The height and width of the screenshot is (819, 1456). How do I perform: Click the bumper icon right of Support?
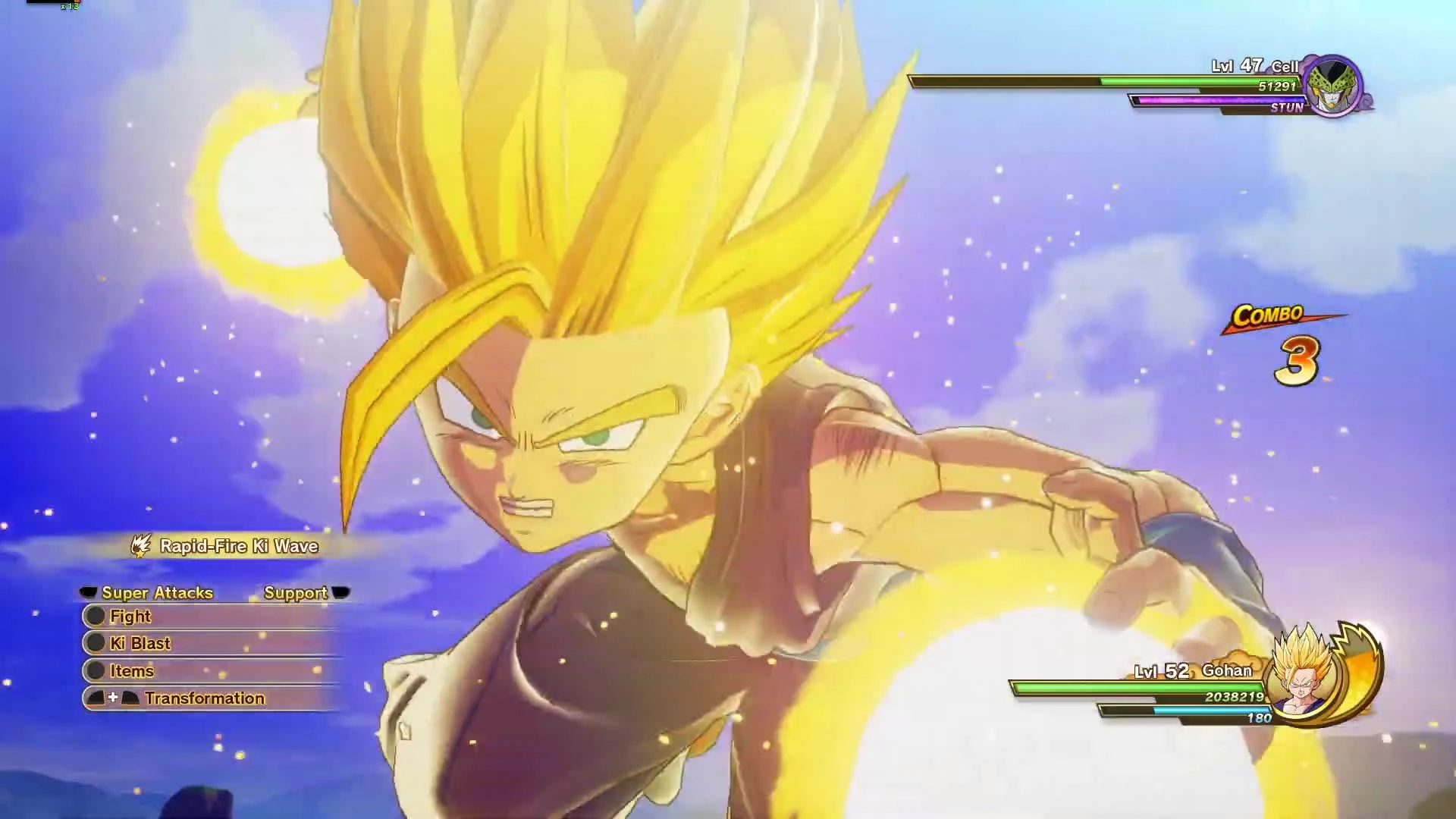pos(342,593)
